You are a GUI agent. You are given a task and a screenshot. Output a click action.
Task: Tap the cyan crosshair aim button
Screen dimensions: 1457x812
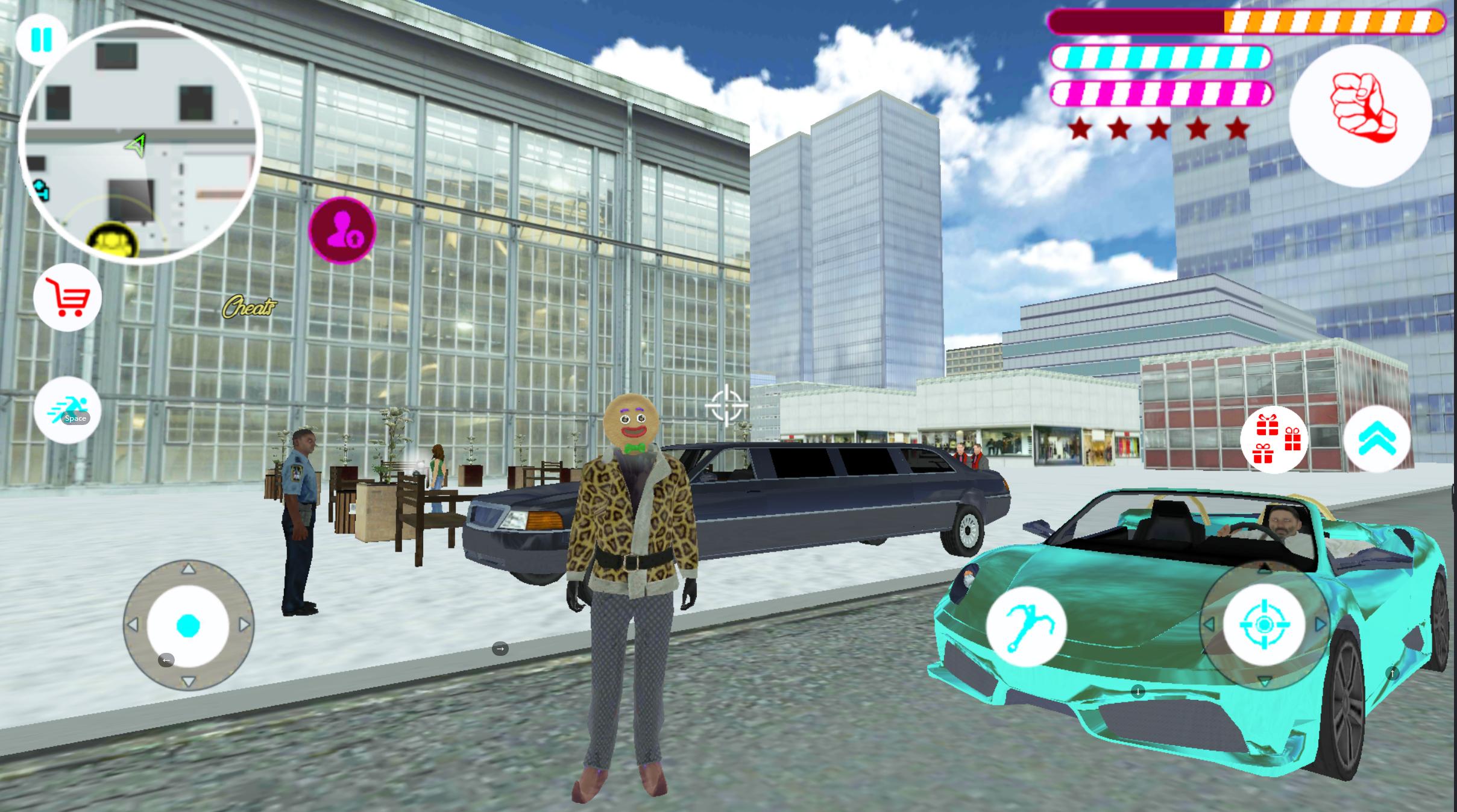pos(1264,624)
